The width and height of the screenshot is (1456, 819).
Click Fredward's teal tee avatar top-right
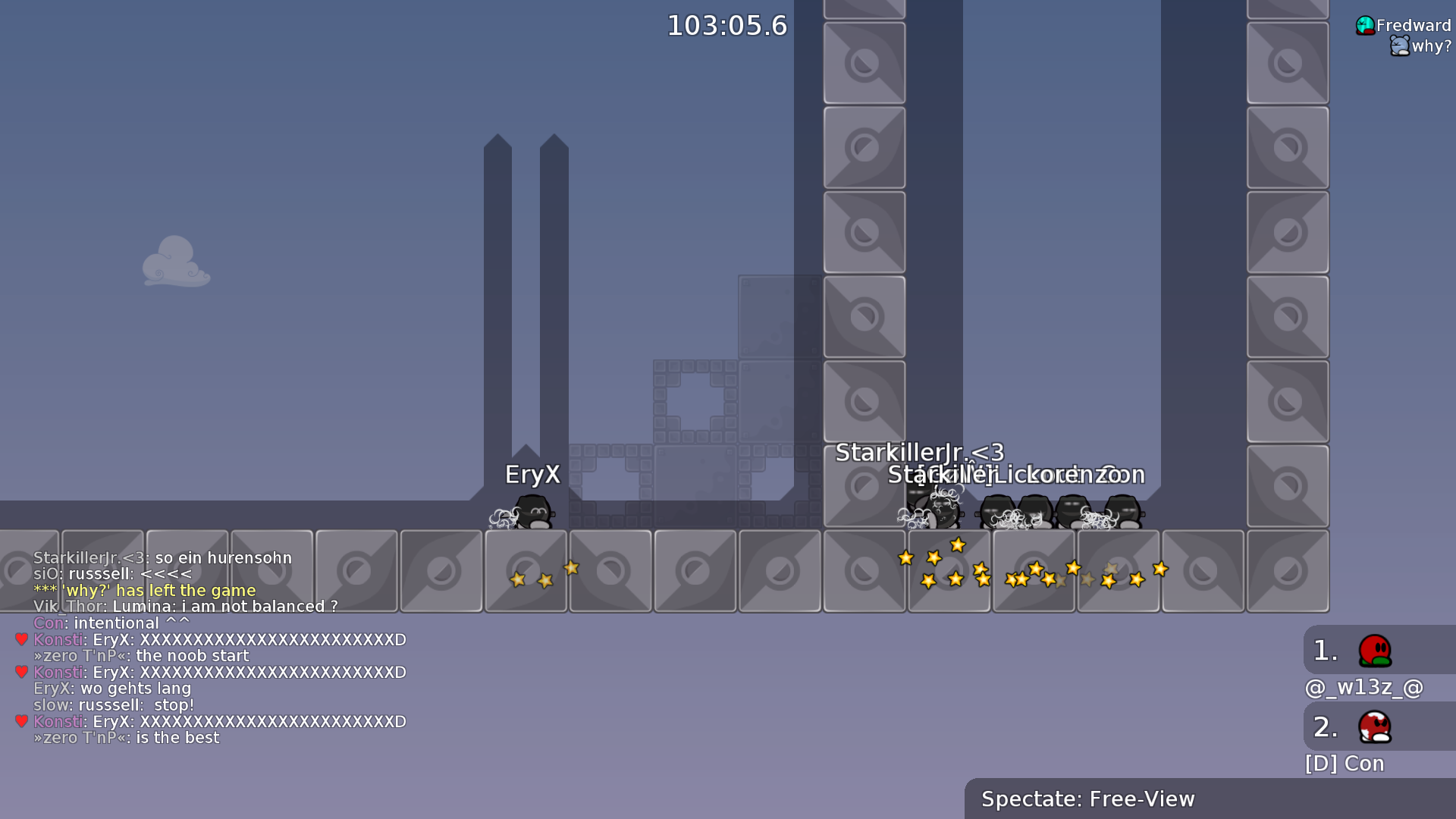click(1365, 24)
